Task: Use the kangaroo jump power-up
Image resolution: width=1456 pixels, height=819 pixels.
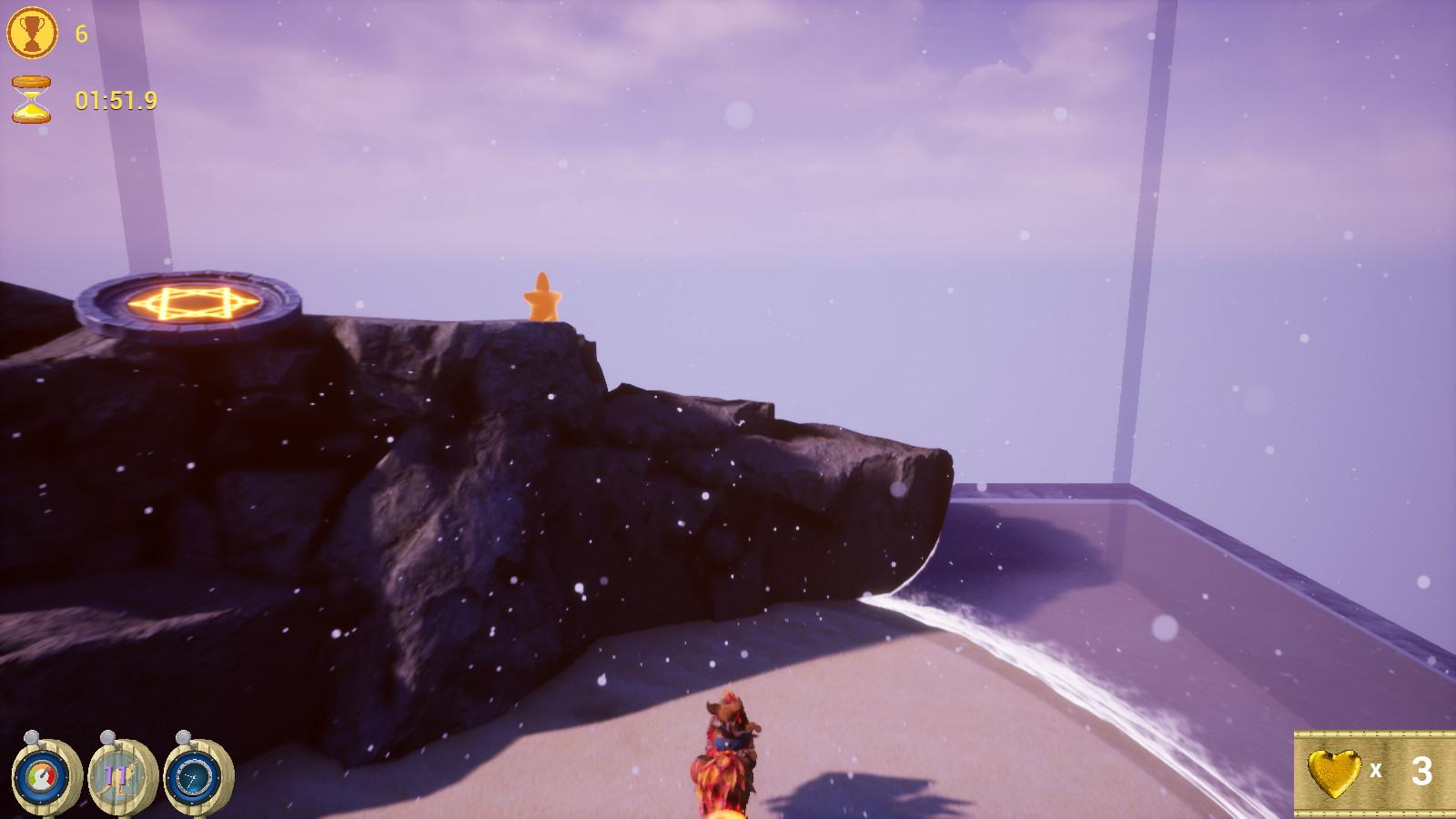Action: (118, 778)
